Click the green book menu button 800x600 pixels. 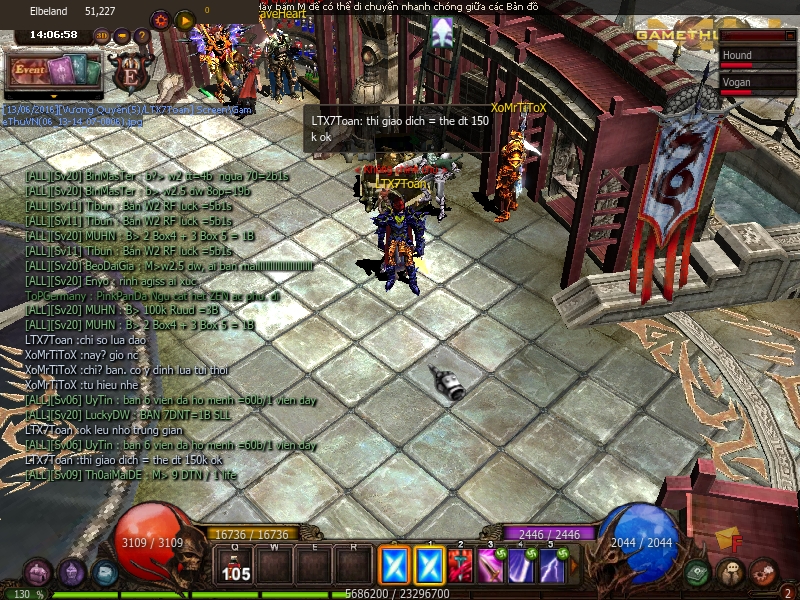699,572
